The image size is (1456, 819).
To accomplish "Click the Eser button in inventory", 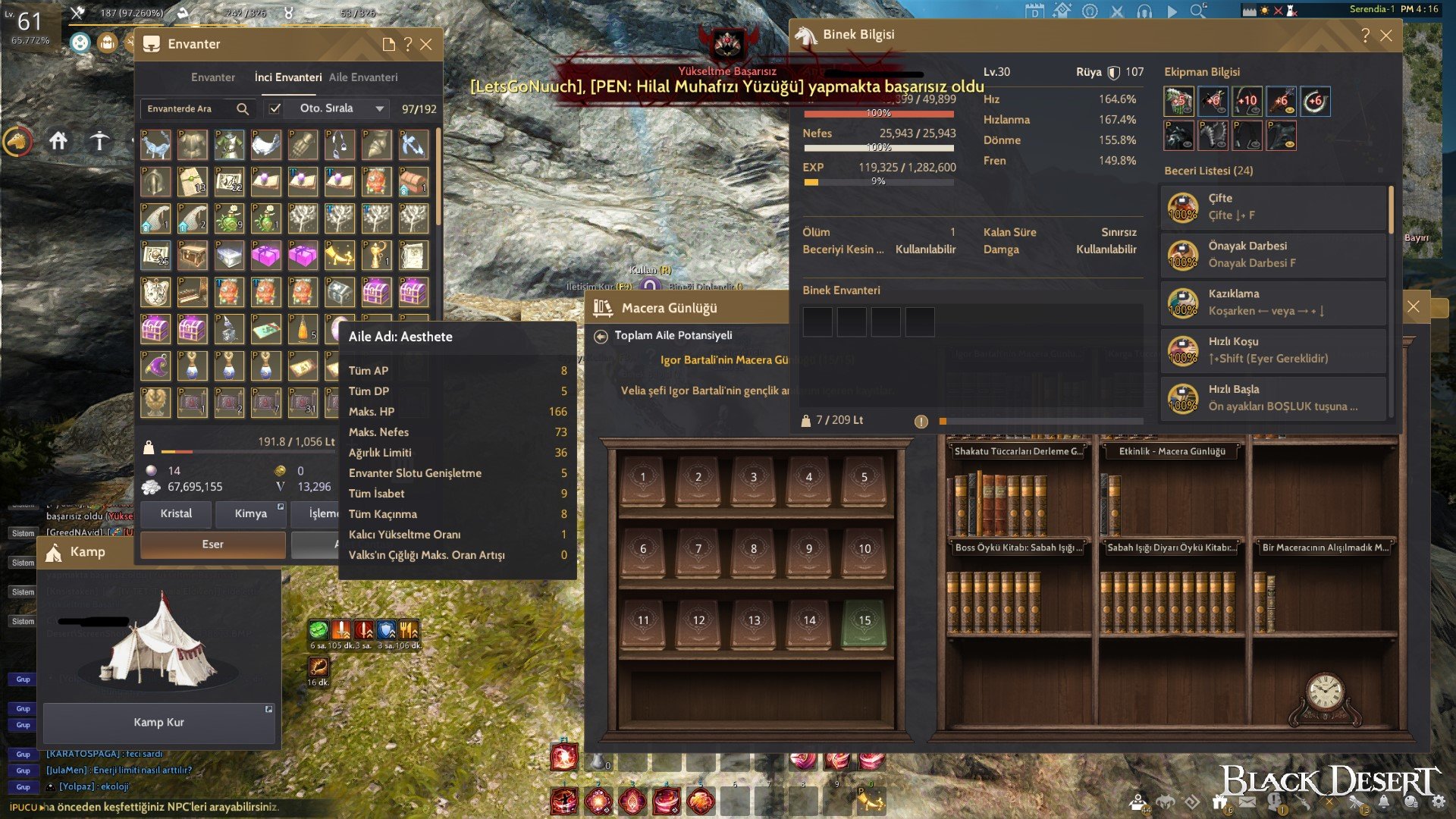I will point(212,544).
